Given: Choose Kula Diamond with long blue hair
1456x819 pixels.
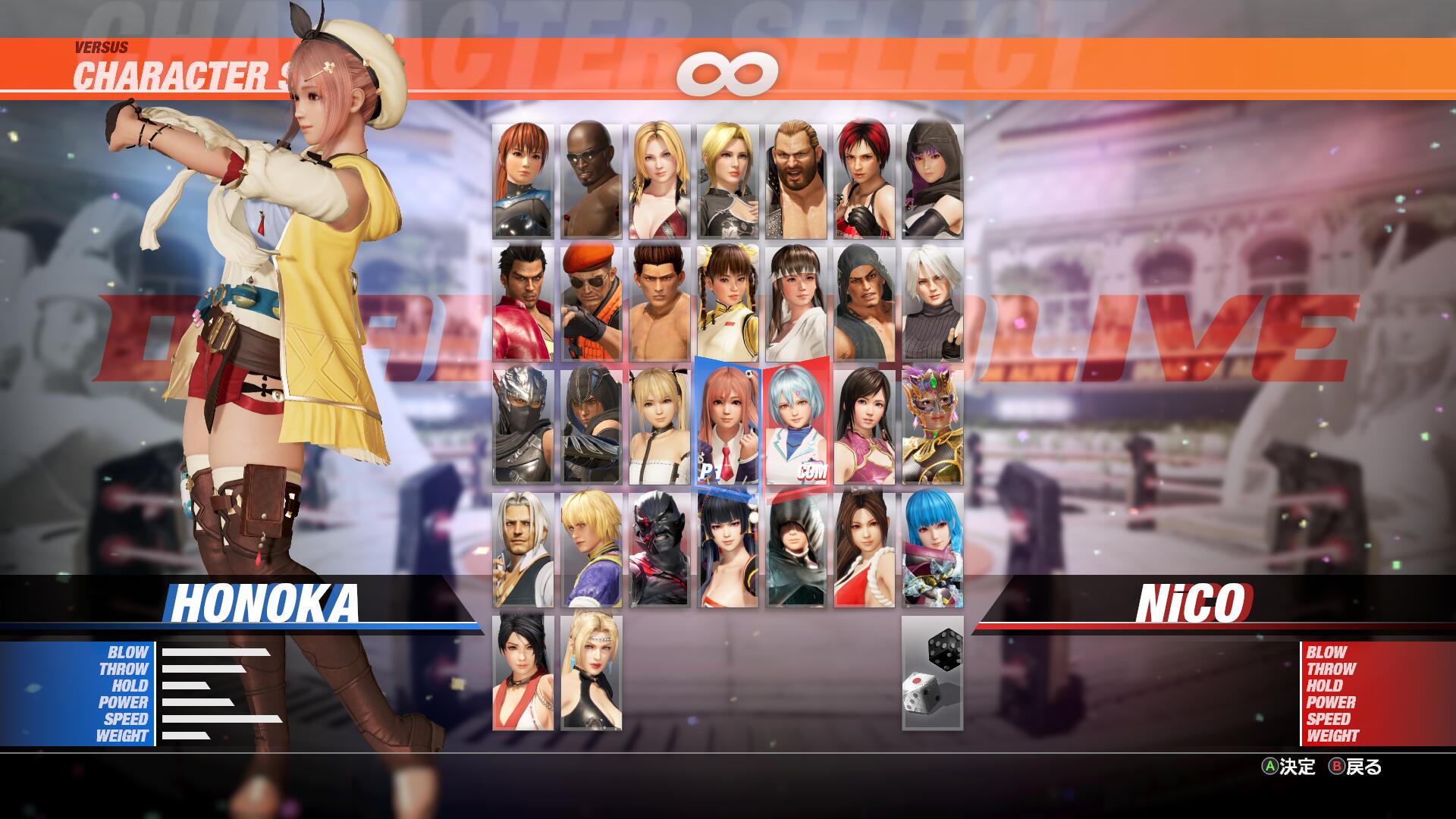Looking at the screenshot, I should coord(932,549).
